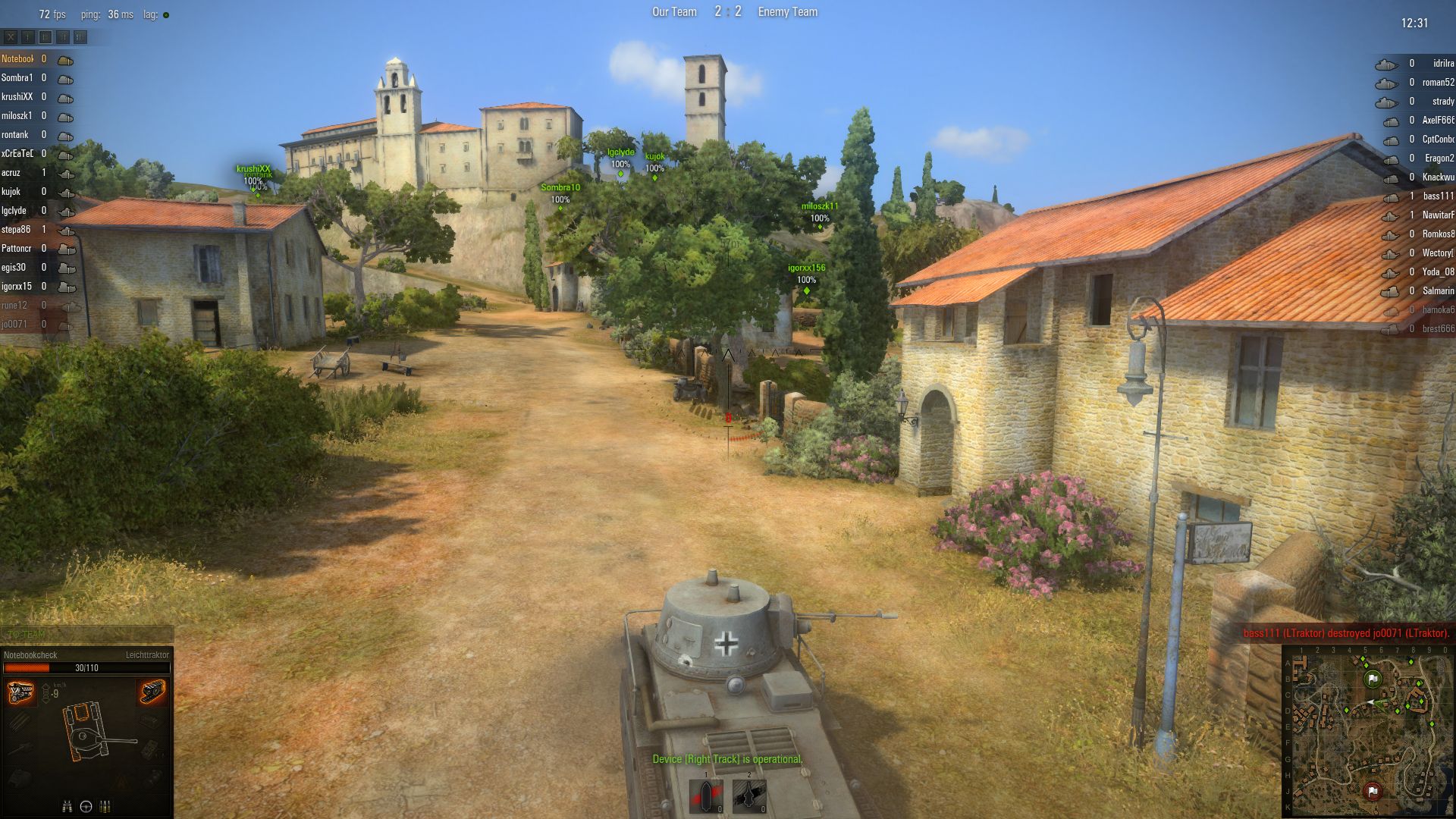1456x819 pixels.
Task: Open the To Team chat box
Action: (x=86, y=635)
